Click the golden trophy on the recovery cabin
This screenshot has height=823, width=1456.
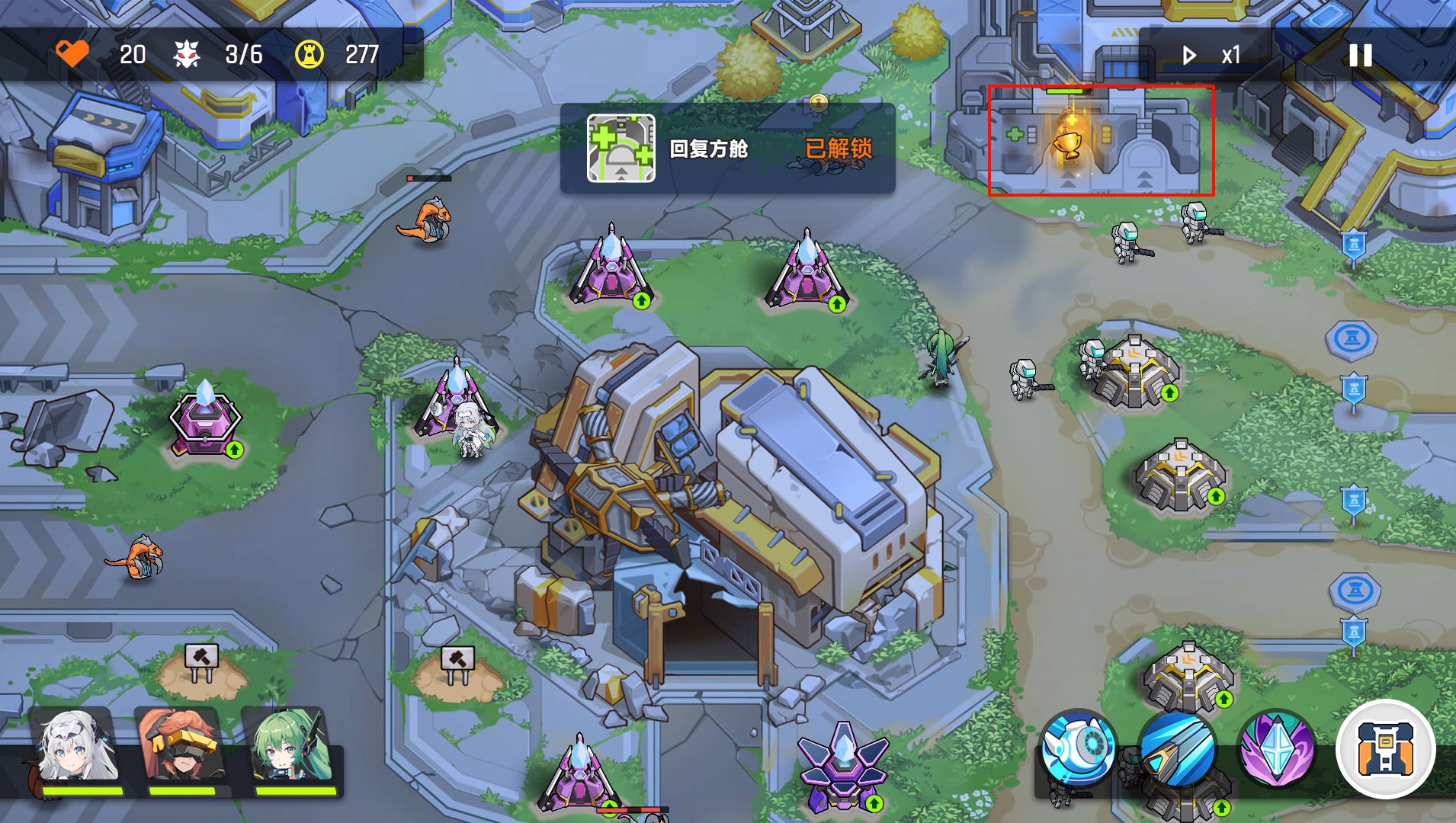point(1068,141)
